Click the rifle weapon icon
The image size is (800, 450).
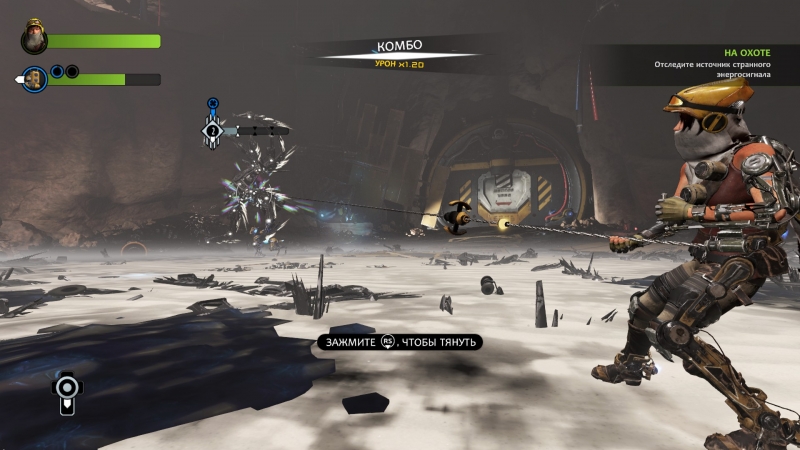tap(66, 392)
